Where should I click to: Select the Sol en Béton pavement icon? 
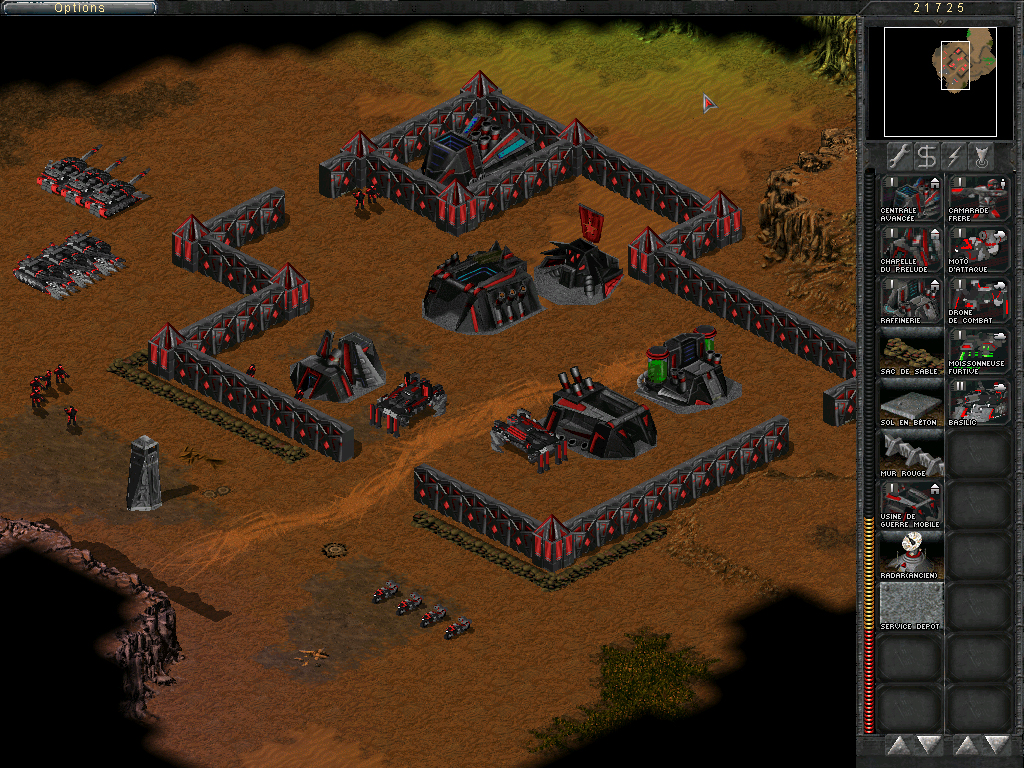point(911,402)
